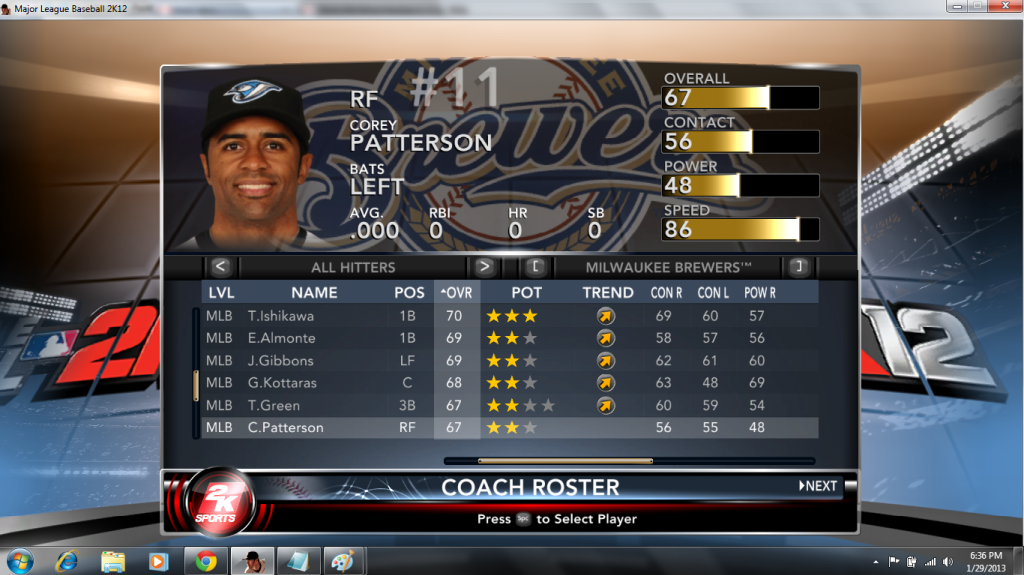Click the right arrow beside All Hitters
The height and width of the screenshot is (575, 1024).
[x=485, y=267]
